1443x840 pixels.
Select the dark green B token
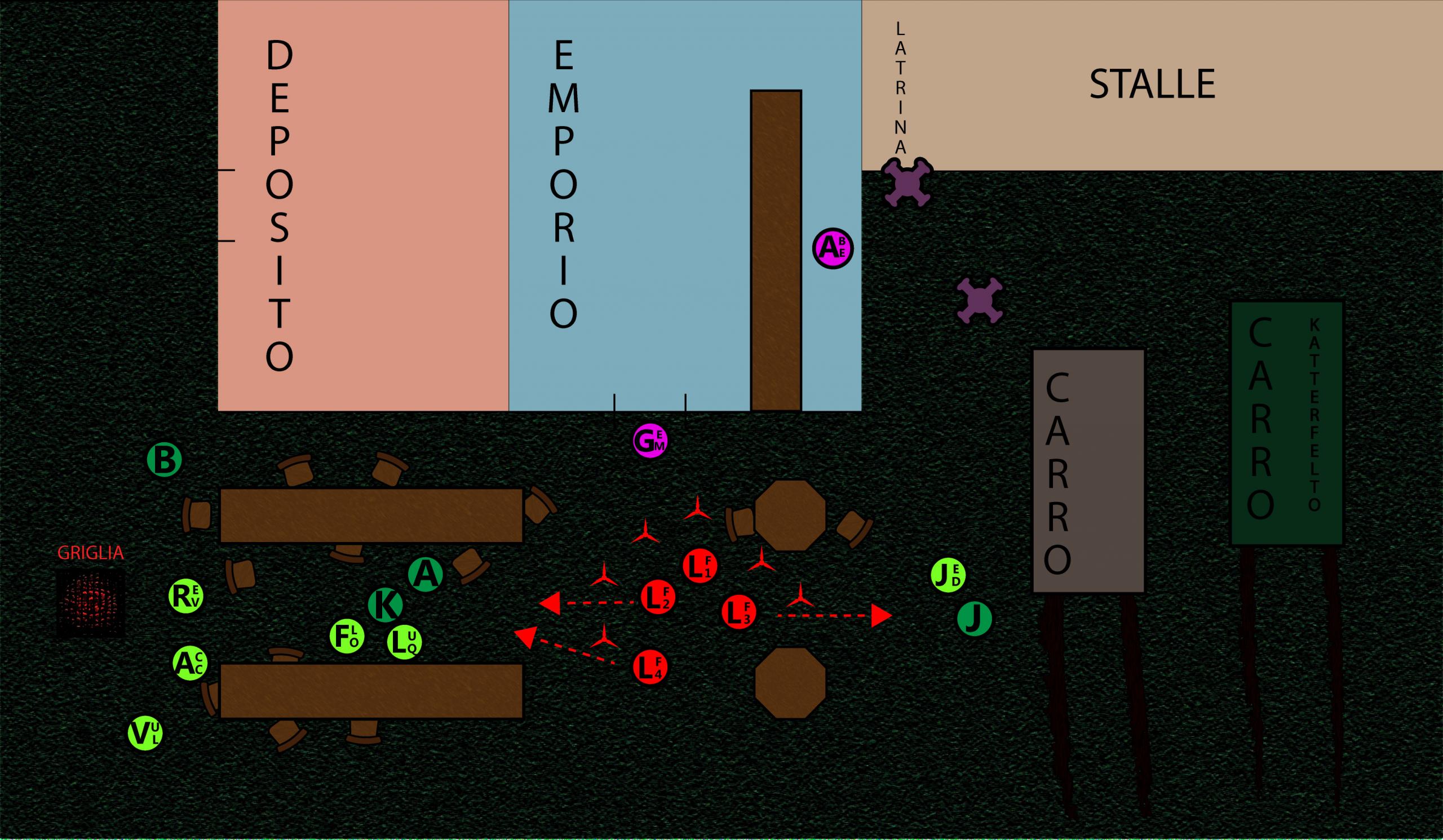tap(165, 461)
